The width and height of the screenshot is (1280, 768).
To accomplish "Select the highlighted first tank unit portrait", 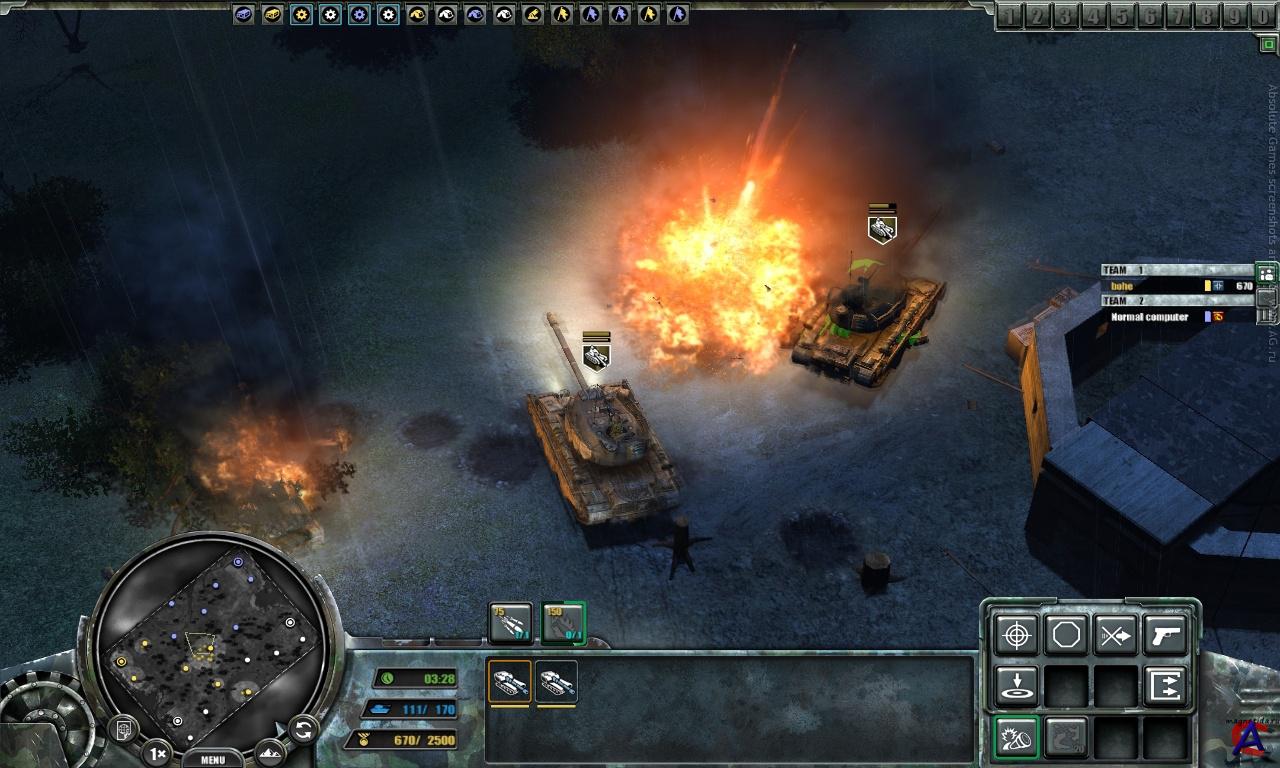I will 510,683.
